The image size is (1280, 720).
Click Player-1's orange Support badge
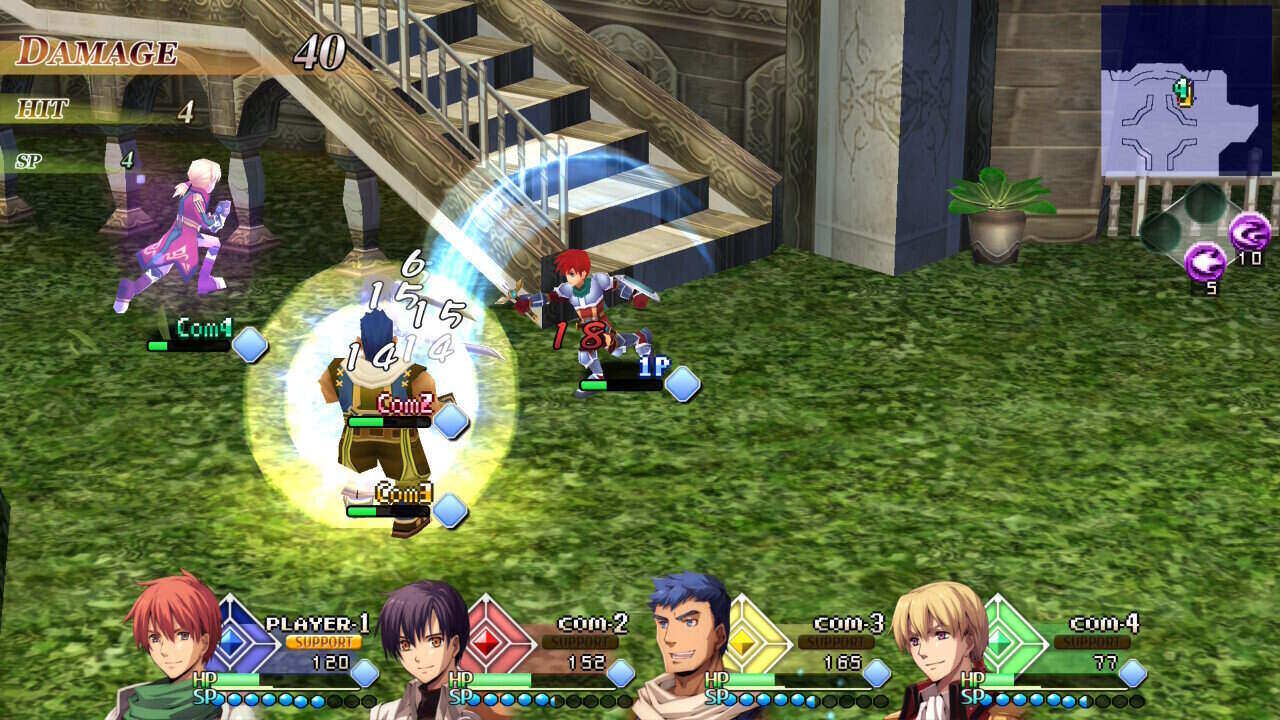[x=324, y=642]
